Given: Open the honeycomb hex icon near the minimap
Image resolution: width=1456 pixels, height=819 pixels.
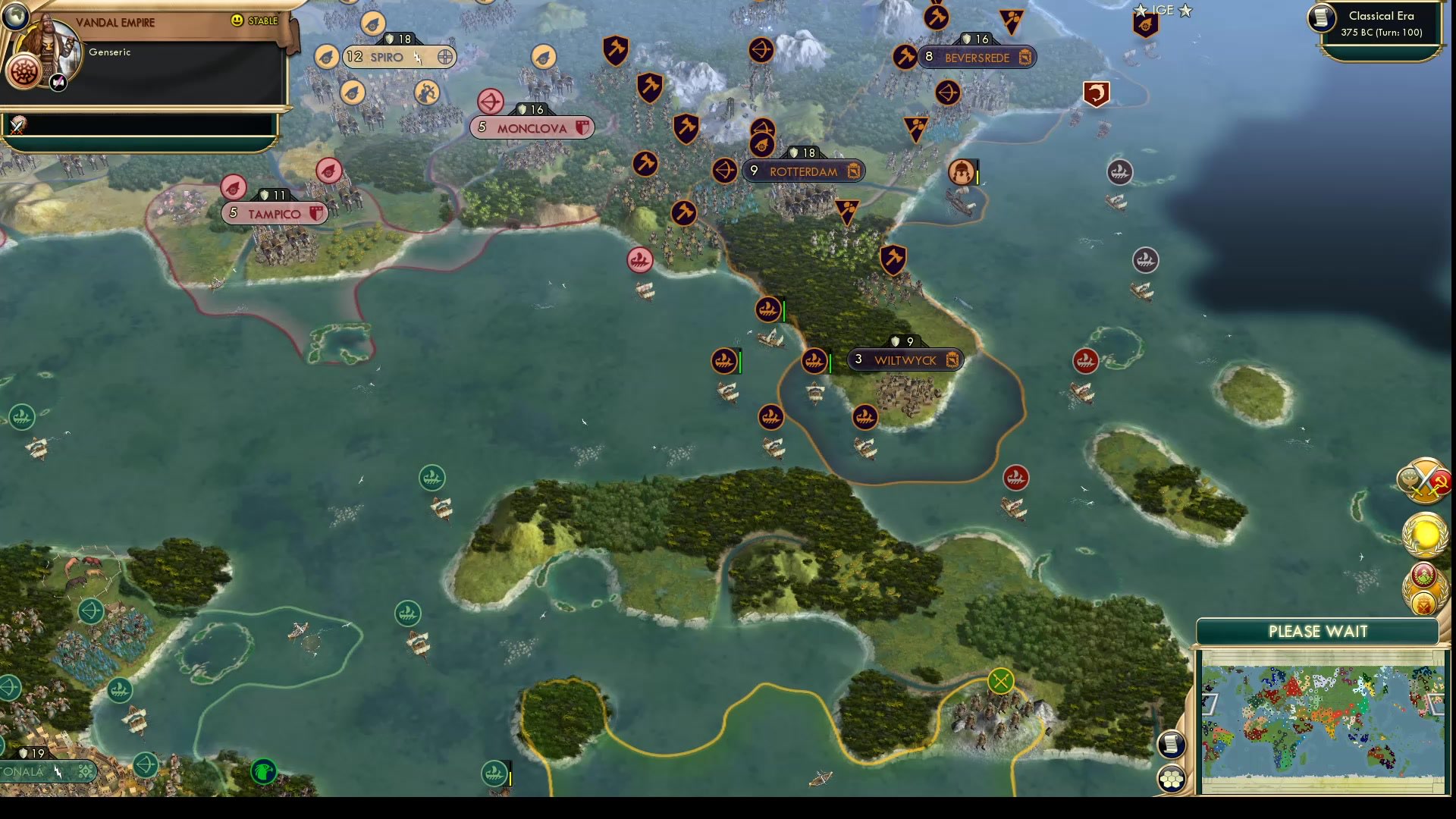Looking at the screenshot, I should [1172, 777].
